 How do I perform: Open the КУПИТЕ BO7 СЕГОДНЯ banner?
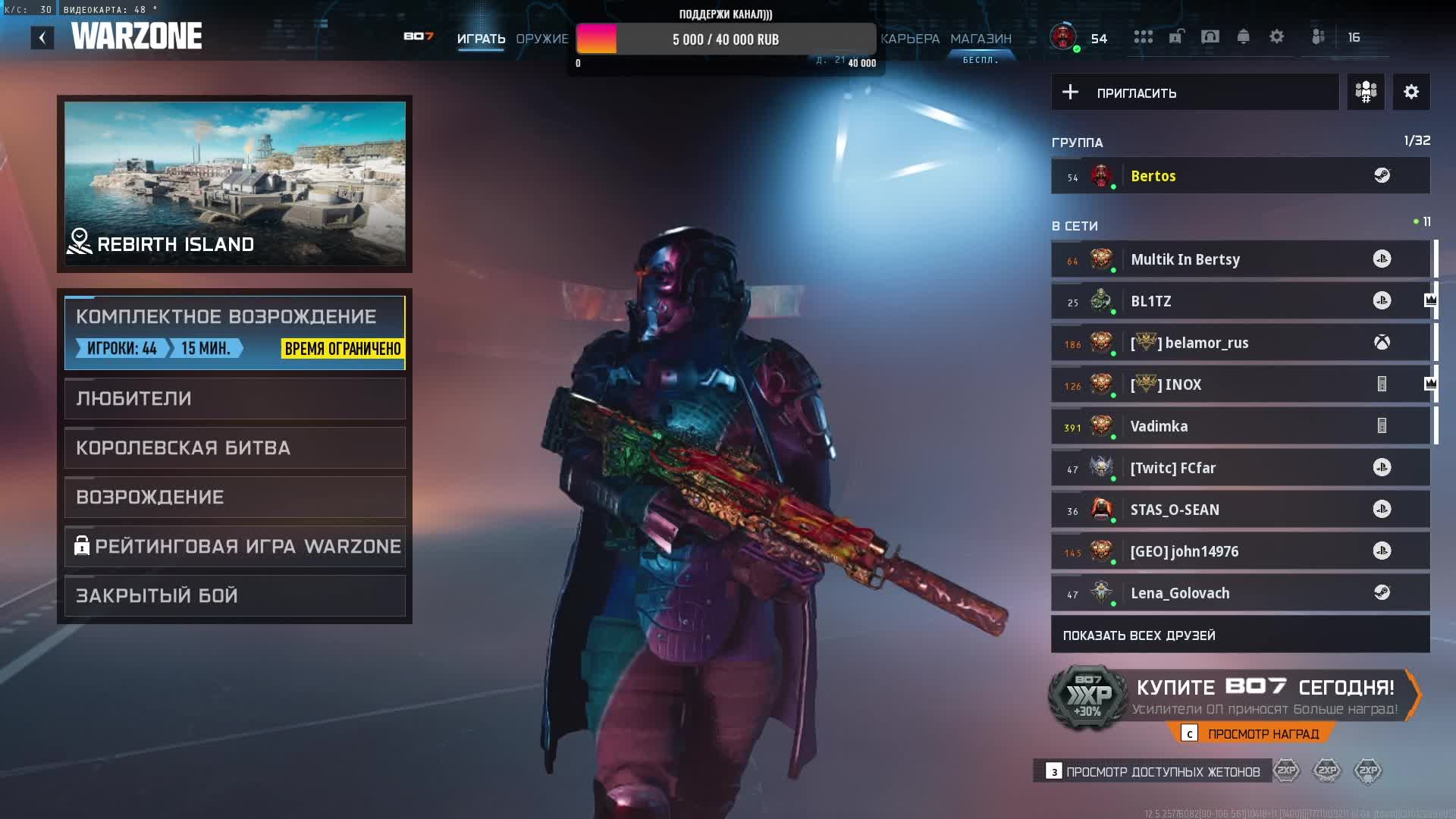[1265, 695]
